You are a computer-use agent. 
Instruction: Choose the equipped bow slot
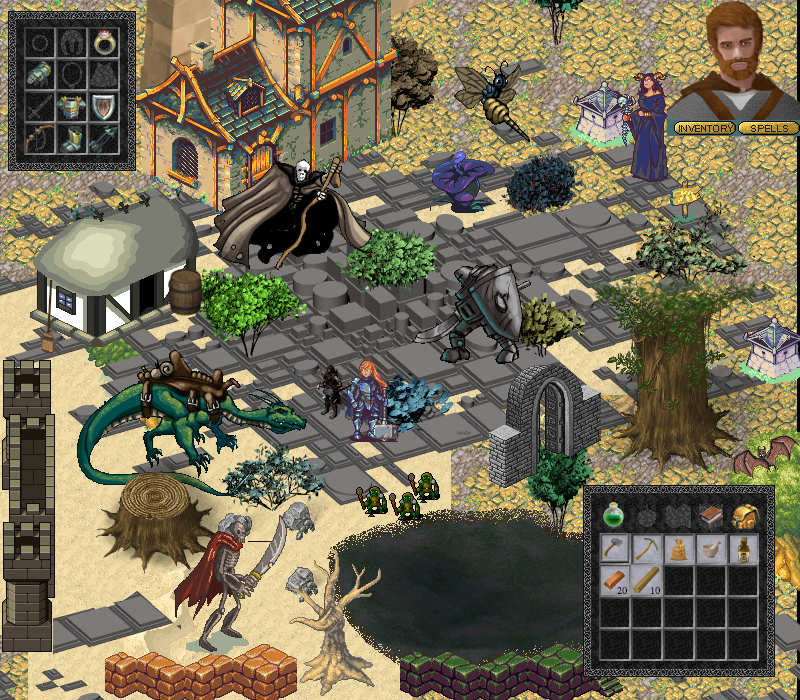[x=40, y=139]
